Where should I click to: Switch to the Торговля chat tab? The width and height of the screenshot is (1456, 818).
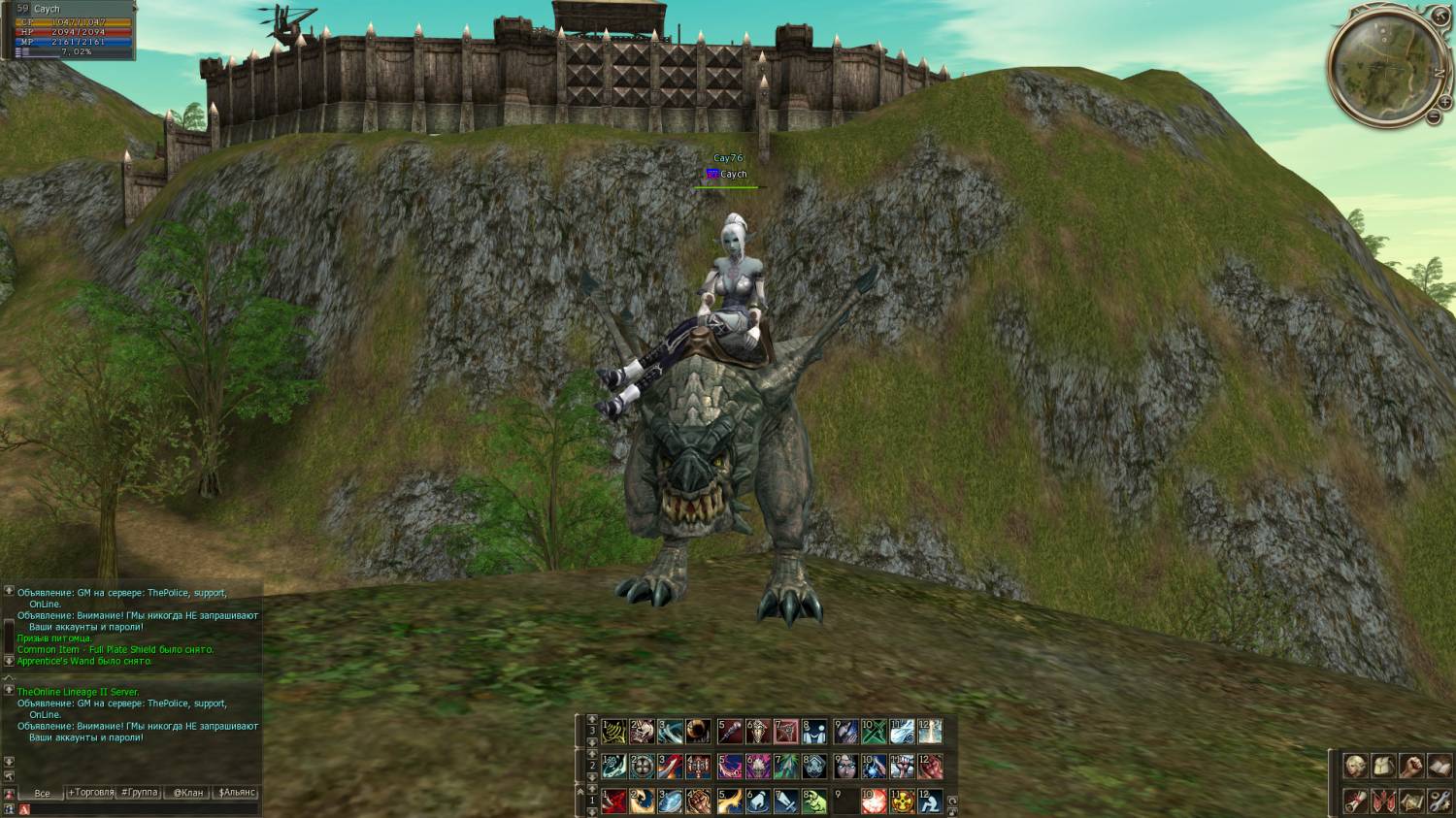click(90, 793)
